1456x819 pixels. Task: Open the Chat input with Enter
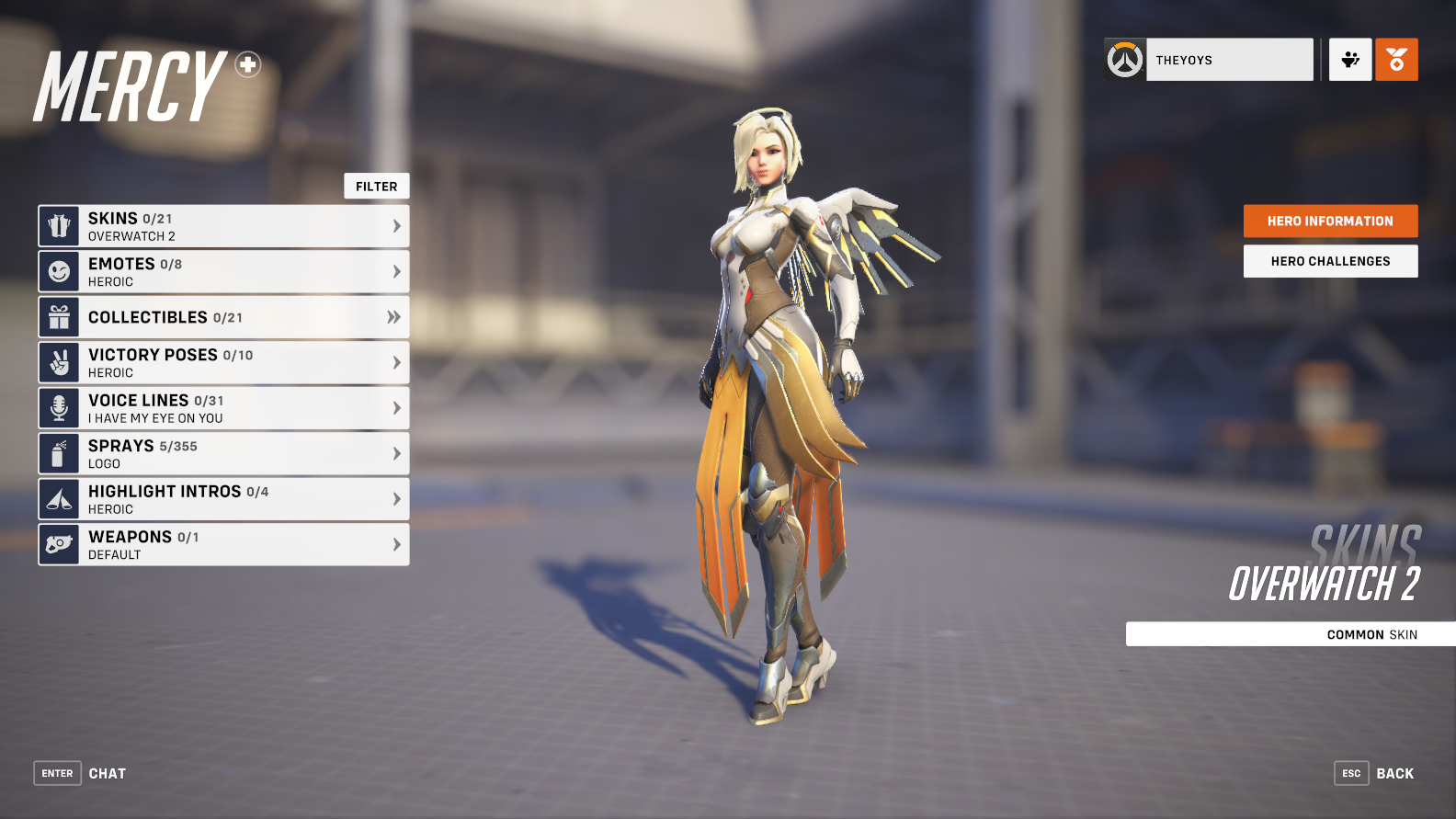(57, 773)
